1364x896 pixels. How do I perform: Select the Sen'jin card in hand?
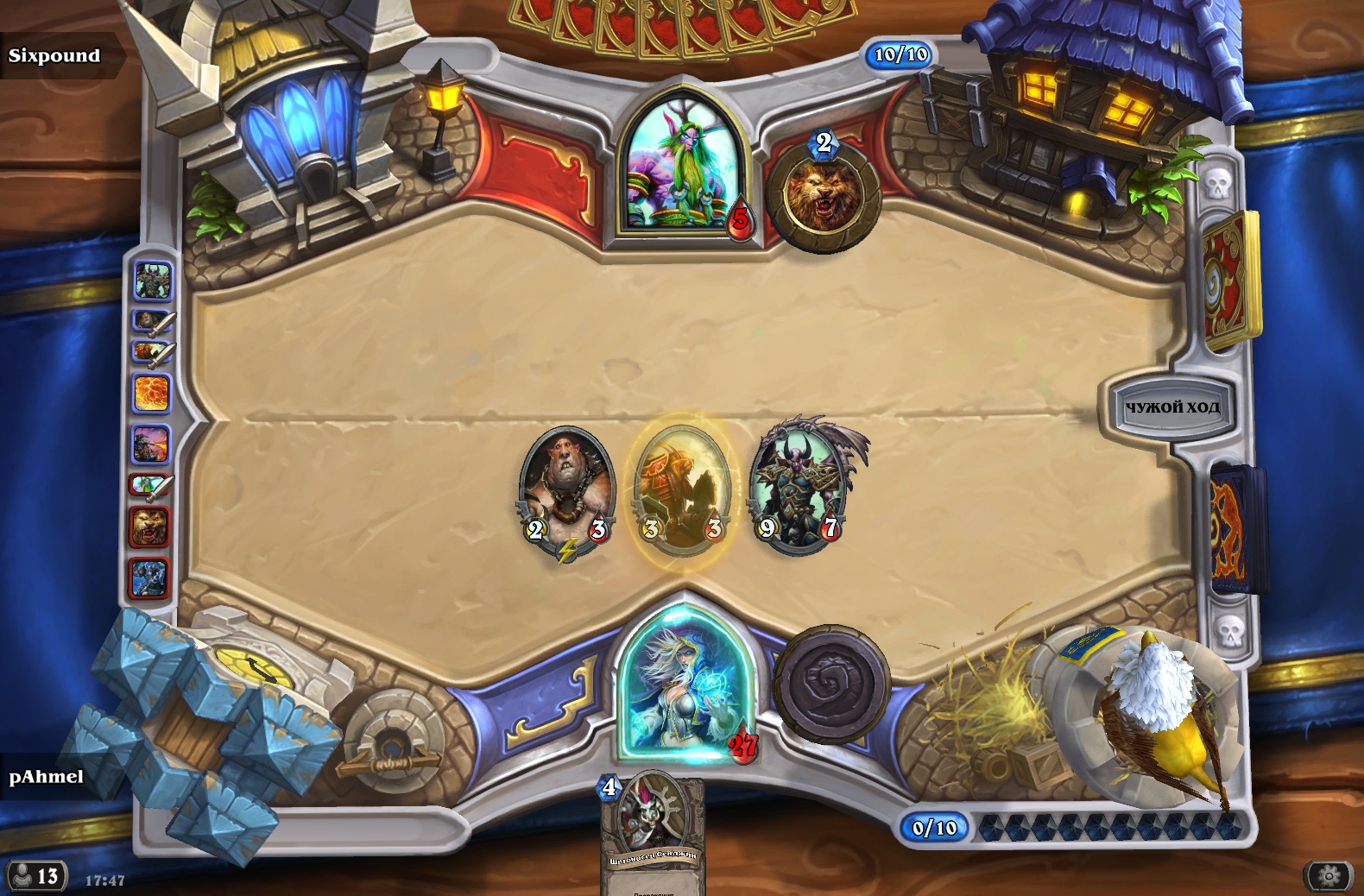[653, 833]
